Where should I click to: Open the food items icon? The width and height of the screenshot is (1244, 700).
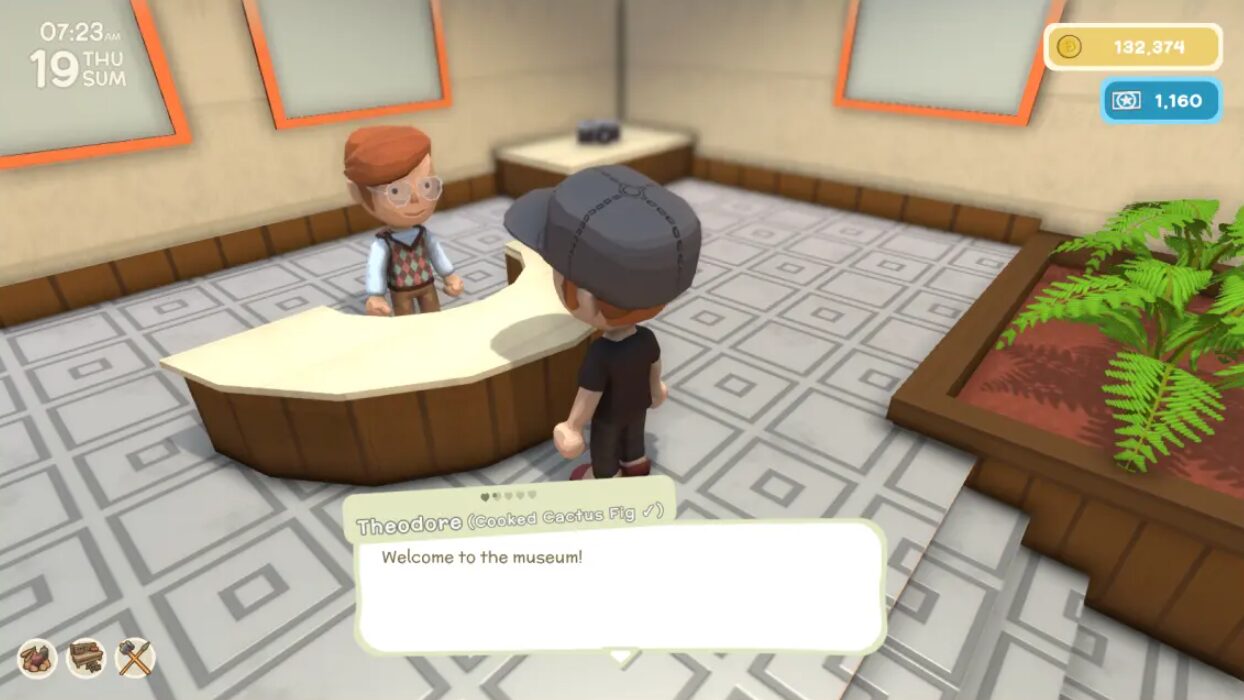click(x=37, y=658)
